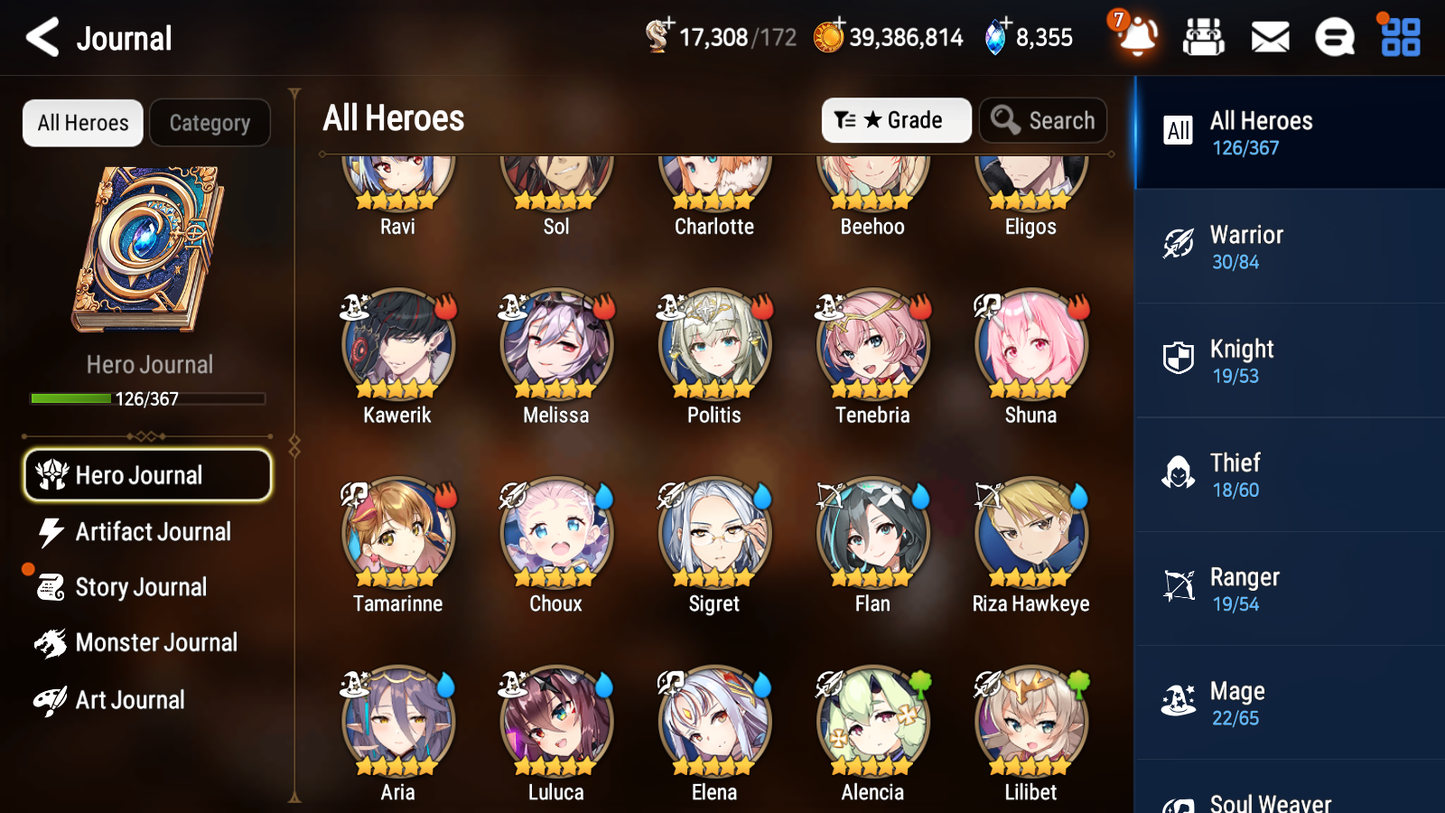
Task: Switch to the Category view toggle
Action: [210, 122]
